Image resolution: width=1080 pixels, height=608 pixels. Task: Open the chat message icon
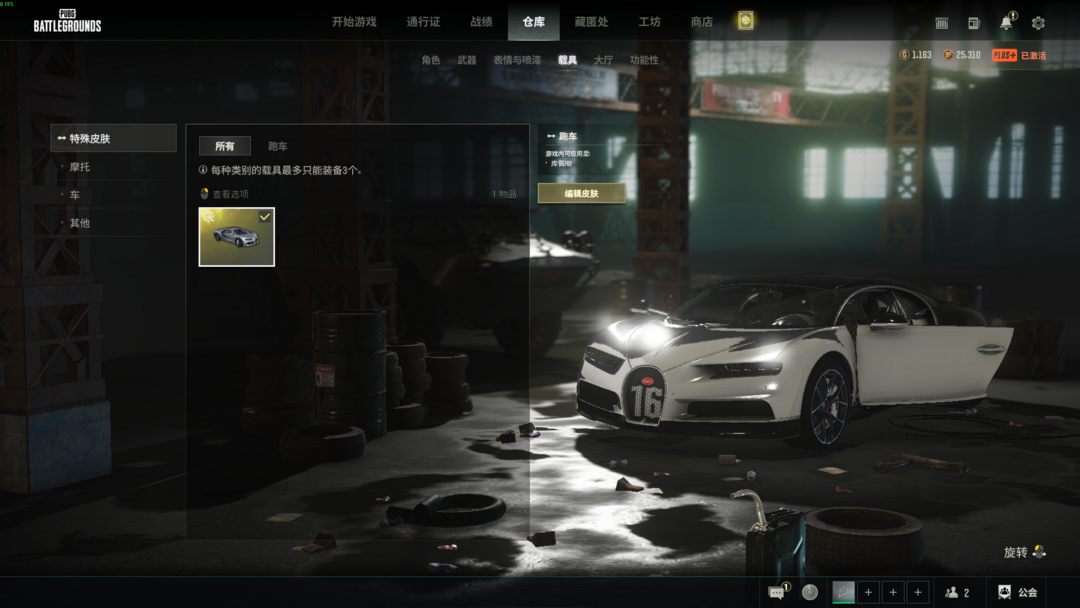pos(776,593)
